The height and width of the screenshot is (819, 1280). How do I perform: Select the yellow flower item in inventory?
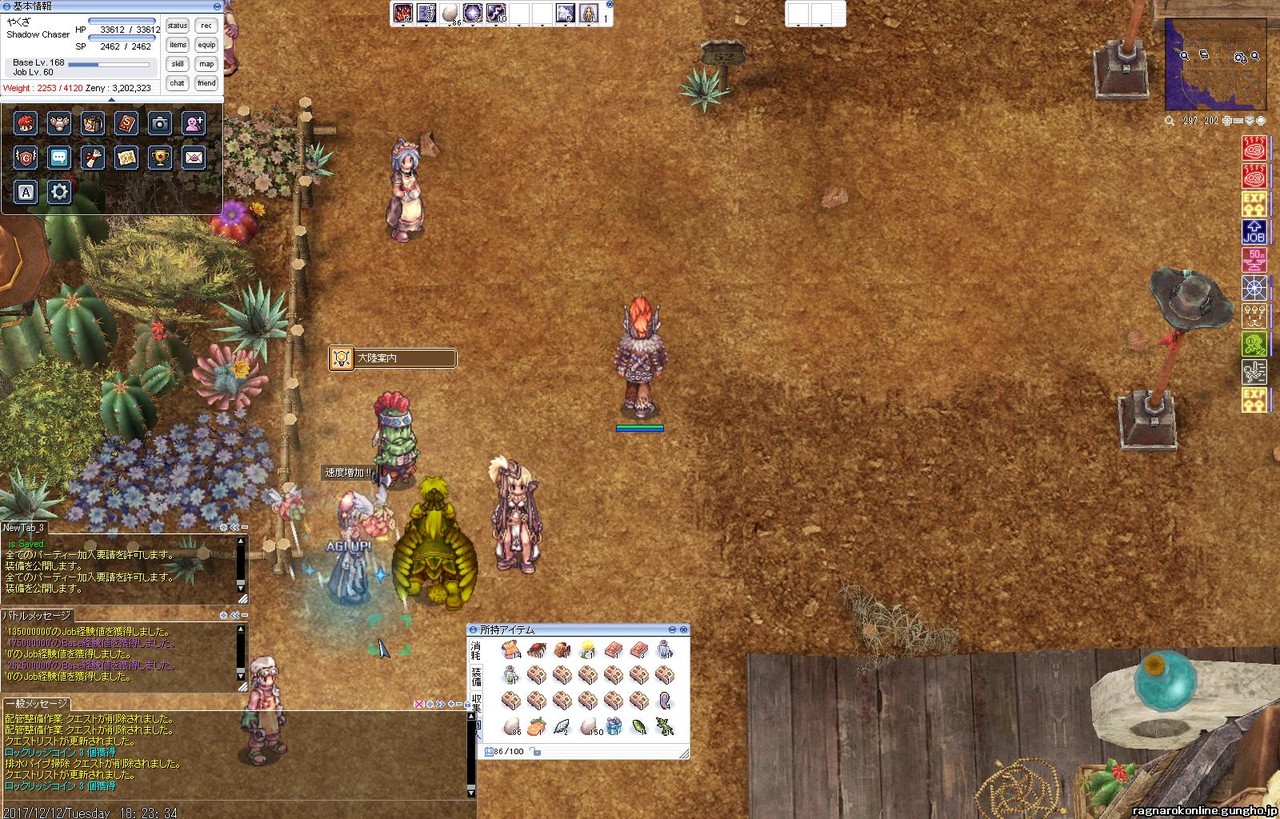(588, 650)
